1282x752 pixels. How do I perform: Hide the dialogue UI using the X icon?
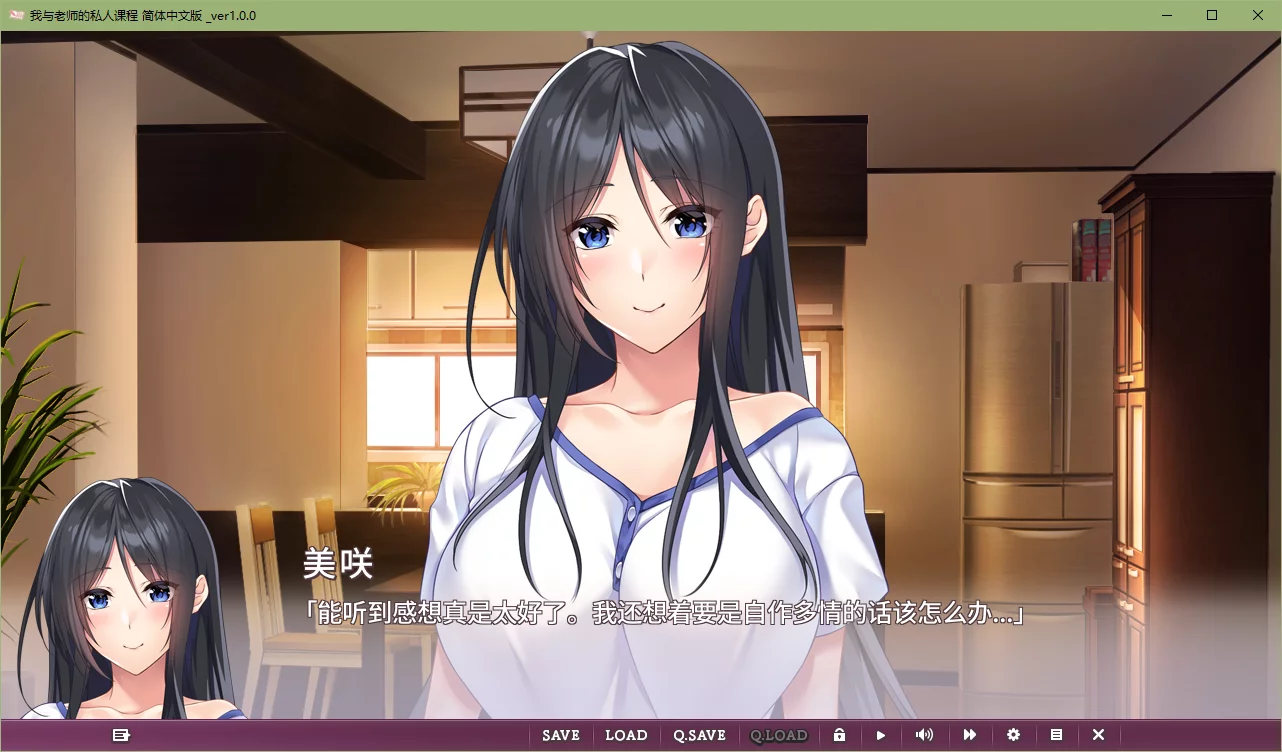click(1097, 735)
